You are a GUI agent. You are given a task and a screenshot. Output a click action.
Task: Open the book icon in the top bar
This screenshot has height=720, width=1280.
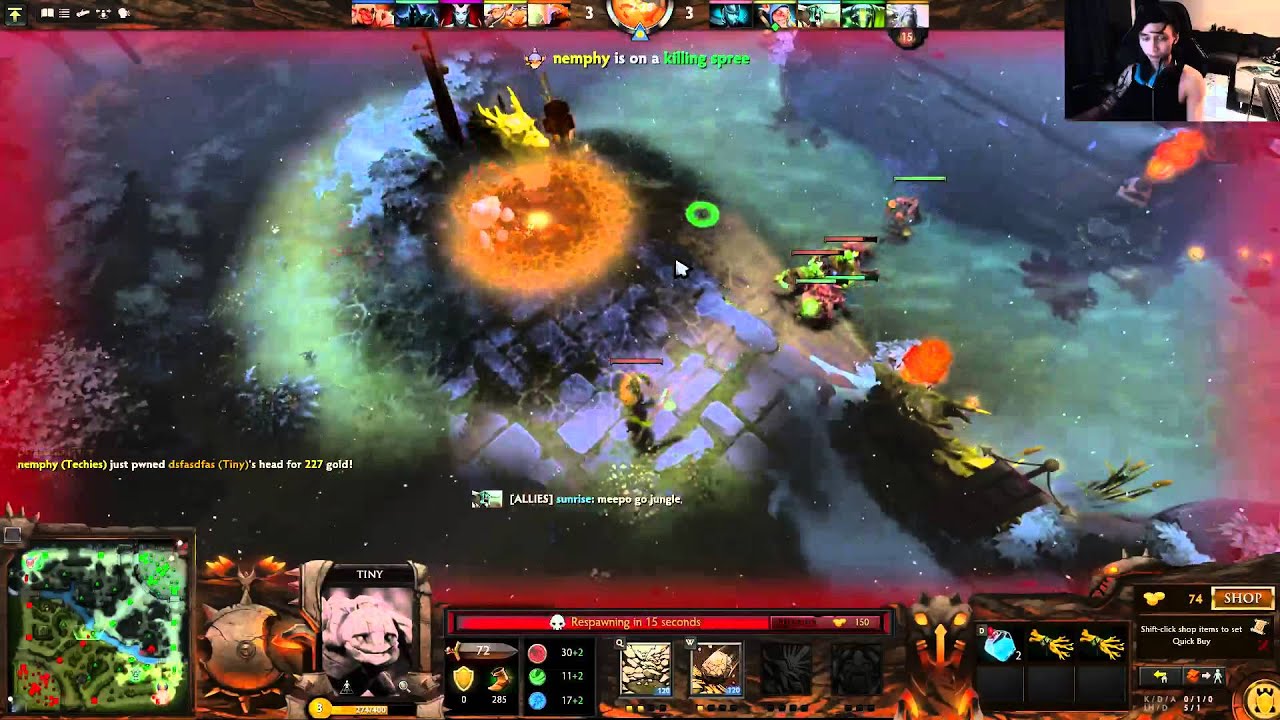47,14
